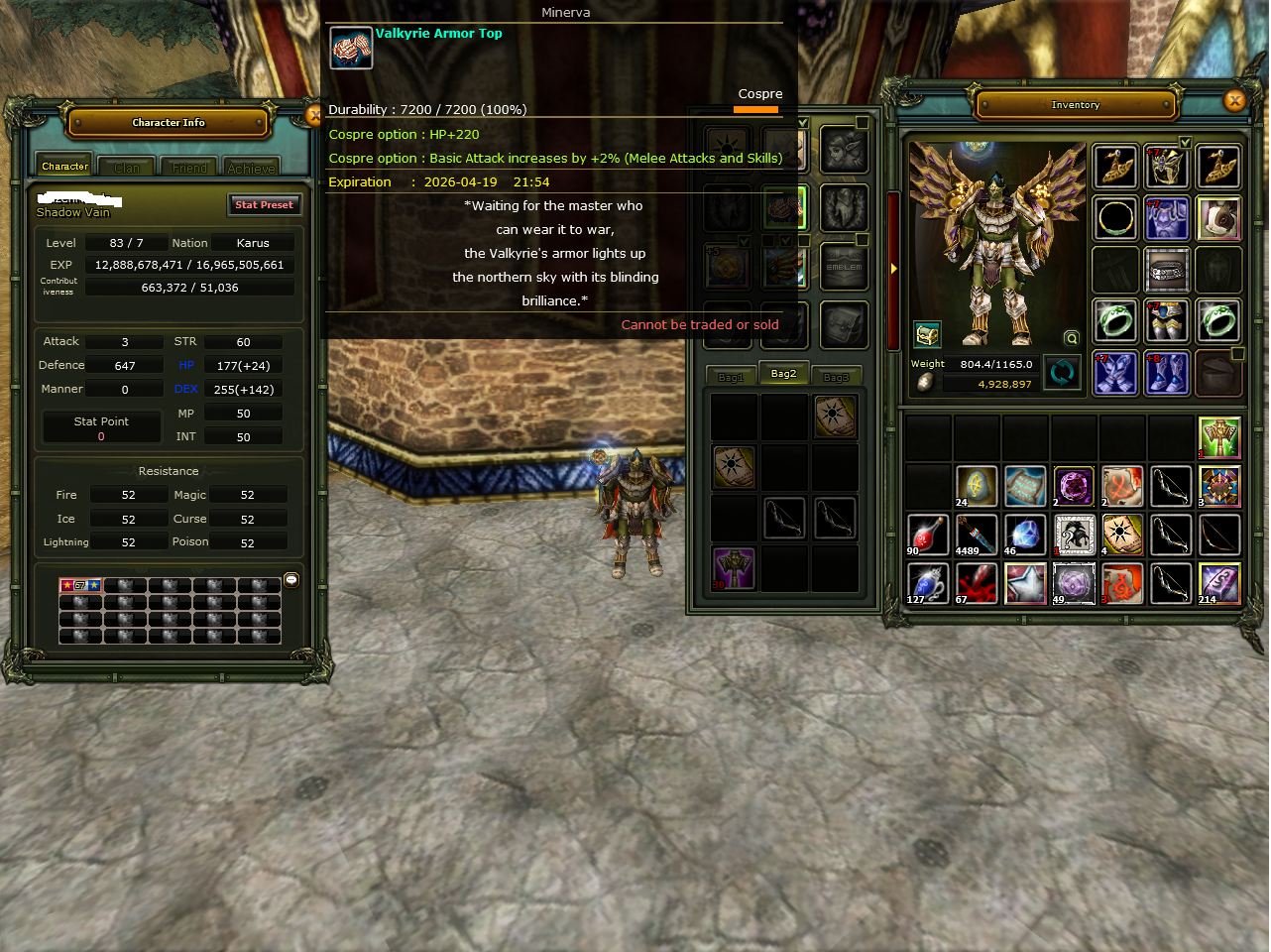Click the equipped +8 boots slot

click(1167, 373)
